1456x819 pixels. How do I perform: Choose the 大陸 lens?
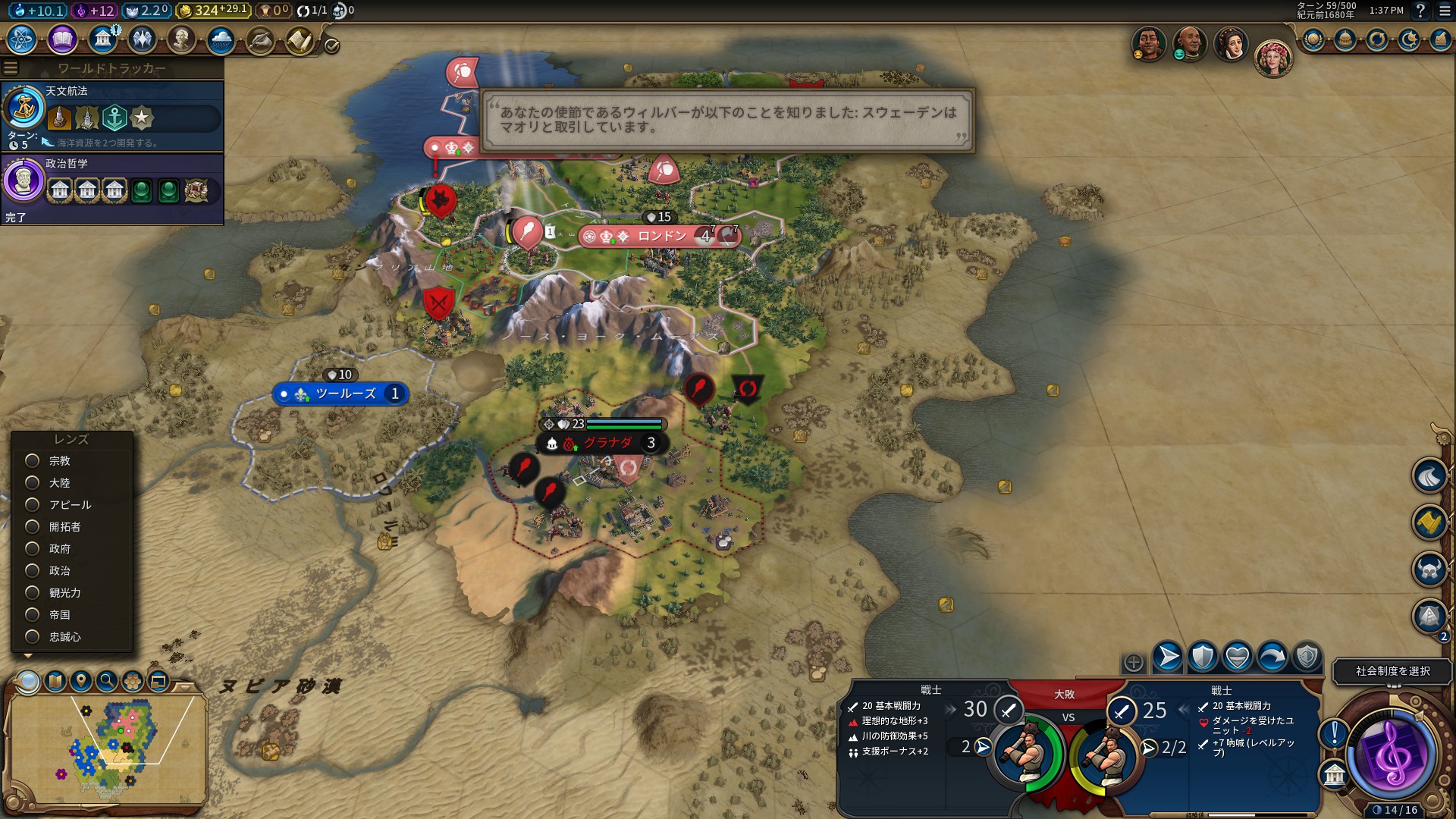(x=33, y=483)
